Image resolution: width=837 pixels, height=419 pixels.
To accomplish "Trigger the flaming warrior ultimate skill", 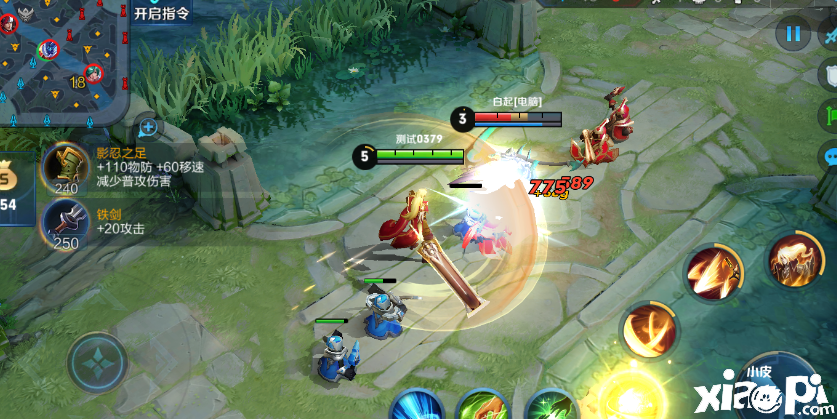I will pyautogui.click(x=794, y=259).
